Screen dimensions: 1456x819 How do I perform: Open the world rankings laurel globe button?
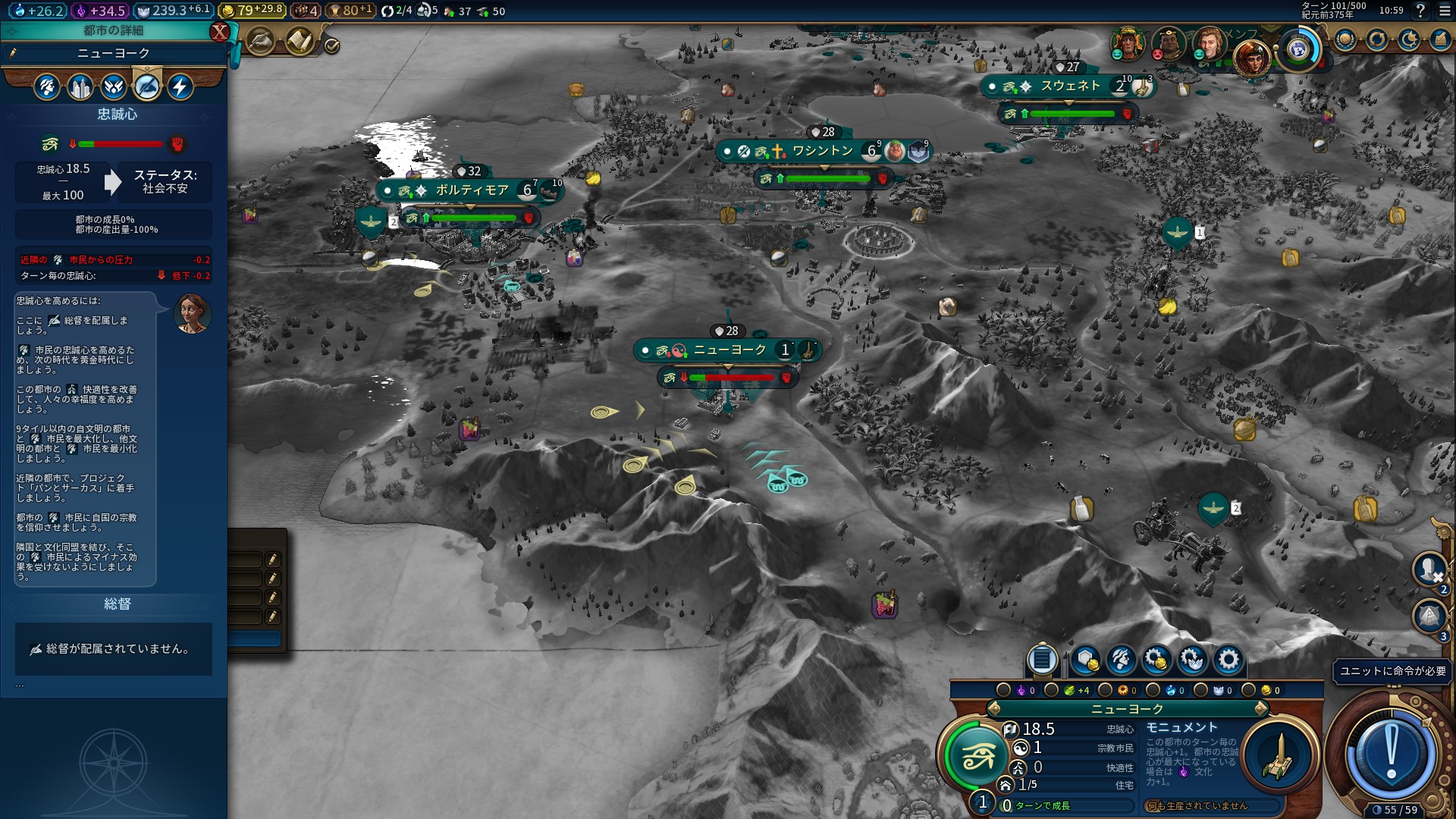pos(1345,39)
